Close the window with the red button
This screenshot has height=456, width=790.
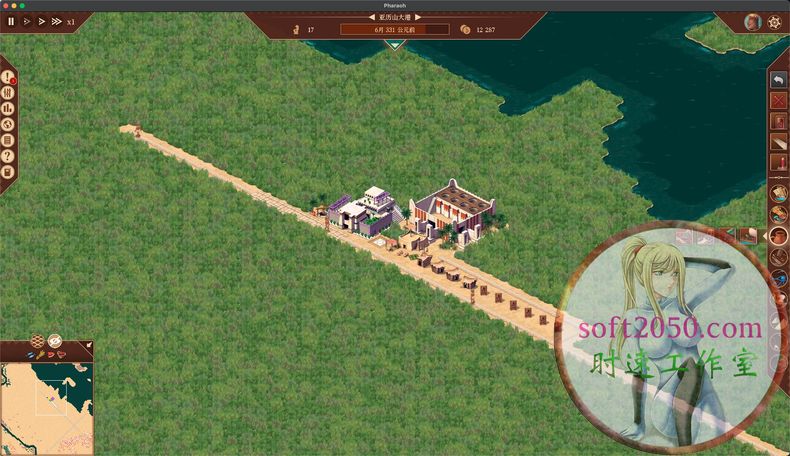point(6,5)
